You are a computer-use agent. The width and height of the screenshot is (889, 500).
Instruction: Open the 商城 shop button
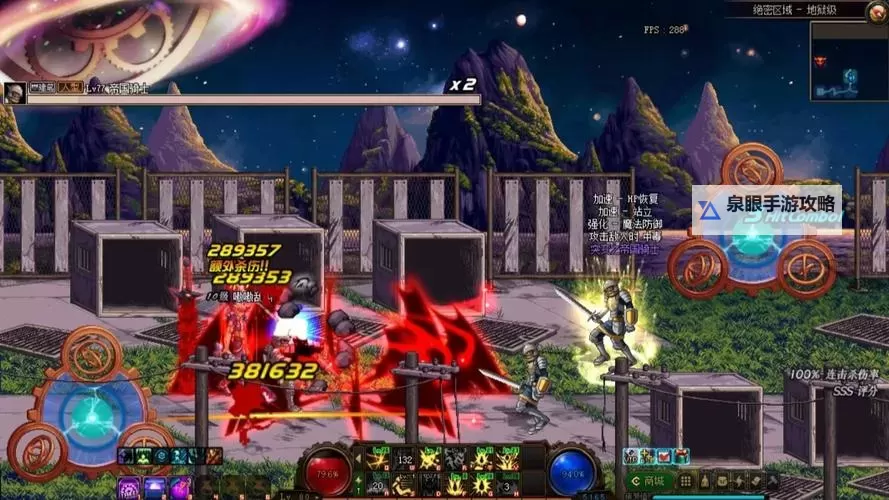651,481
